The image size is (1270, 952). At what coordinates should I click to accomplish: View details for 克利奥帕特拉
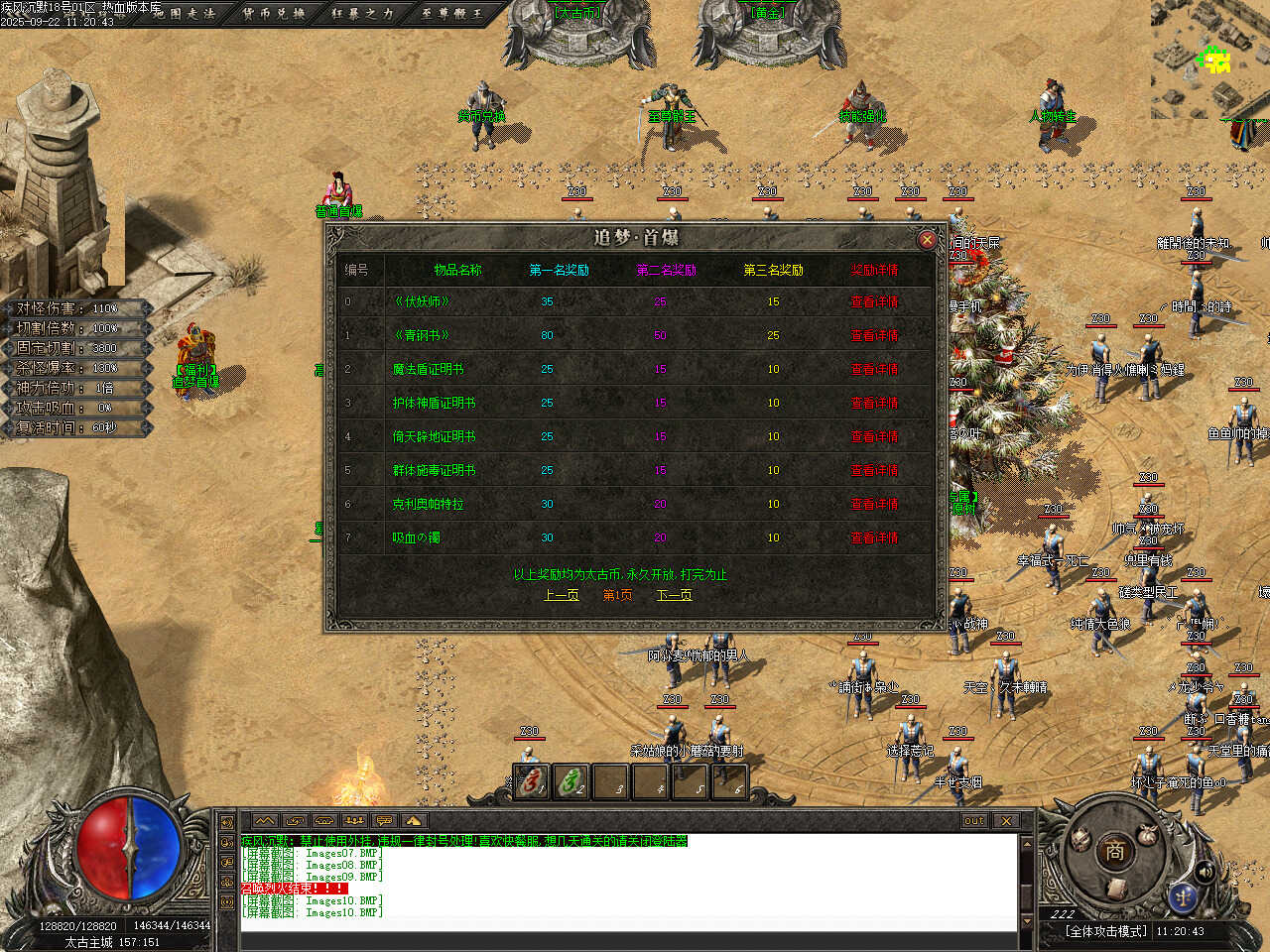point(873,504)
